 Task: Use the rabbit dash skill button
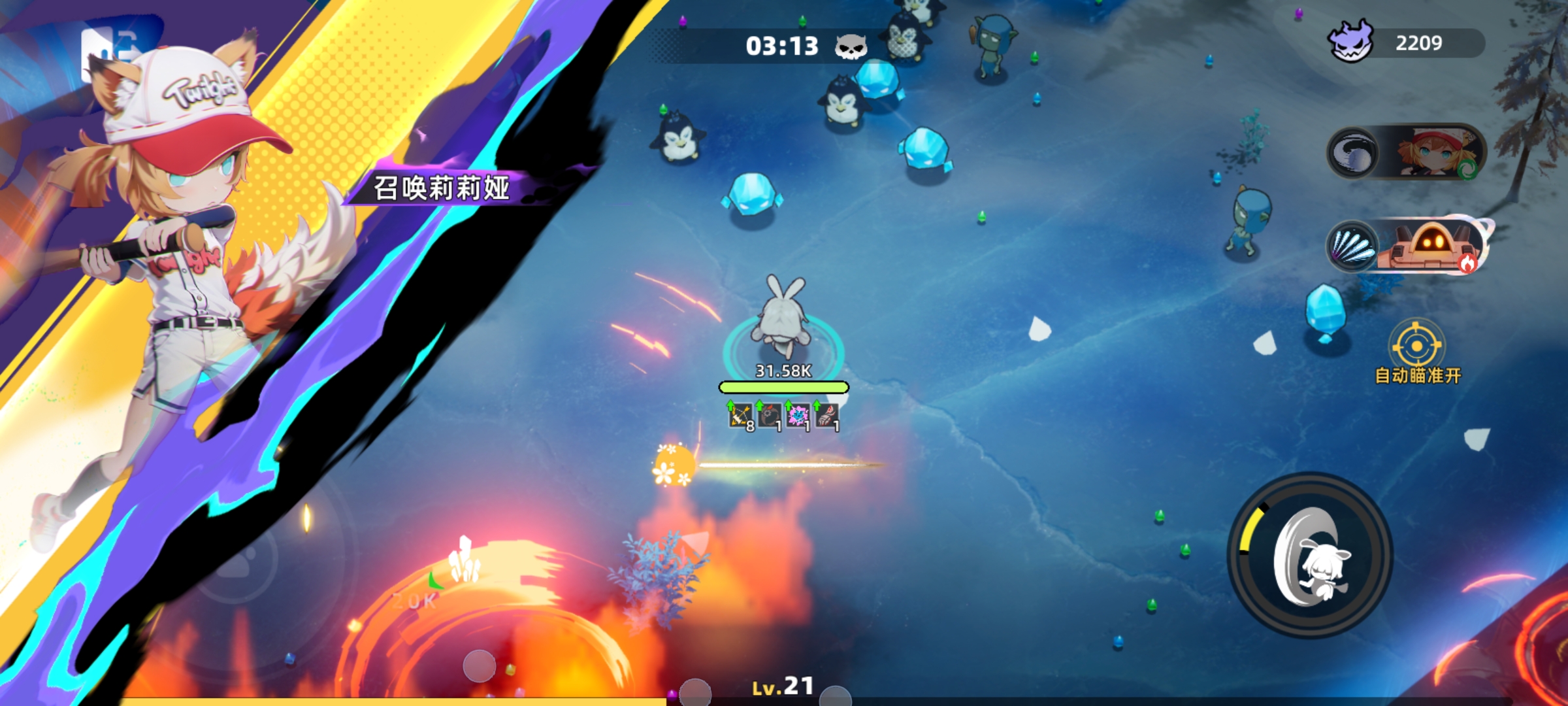coord(1311,556)
